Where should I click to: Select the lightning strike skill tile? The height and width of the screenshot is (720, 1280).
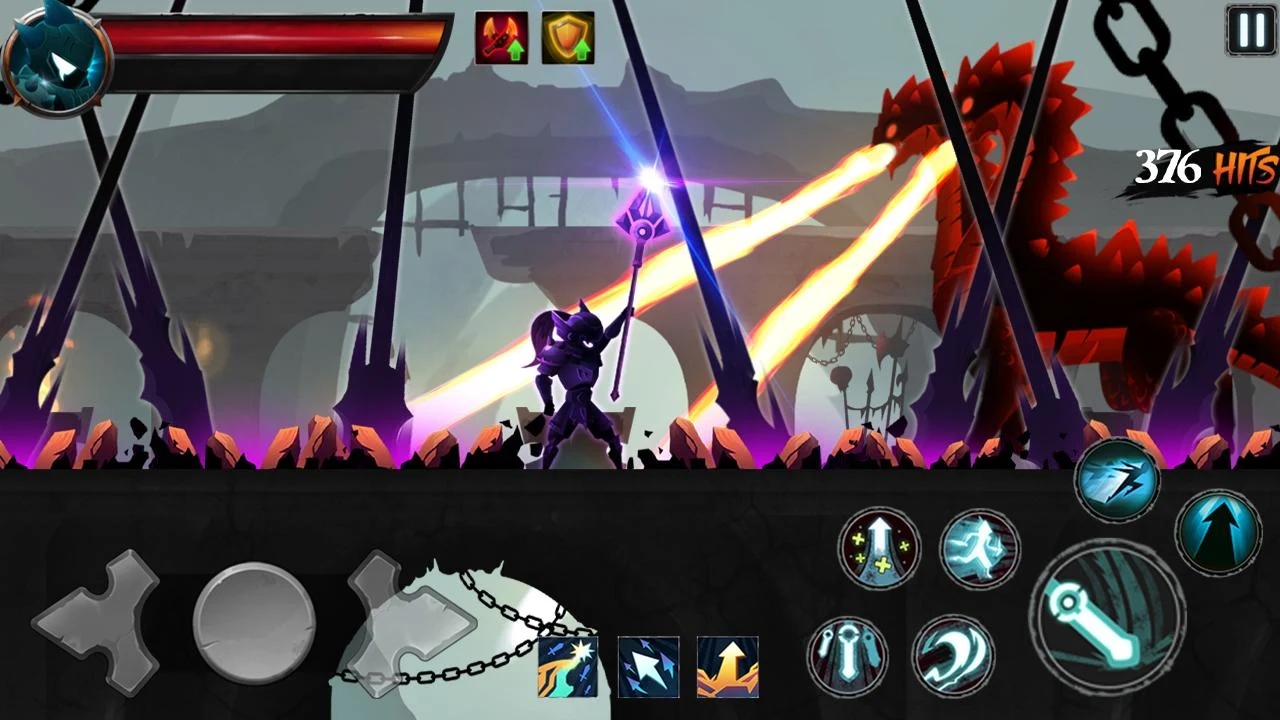coord(568,667)
